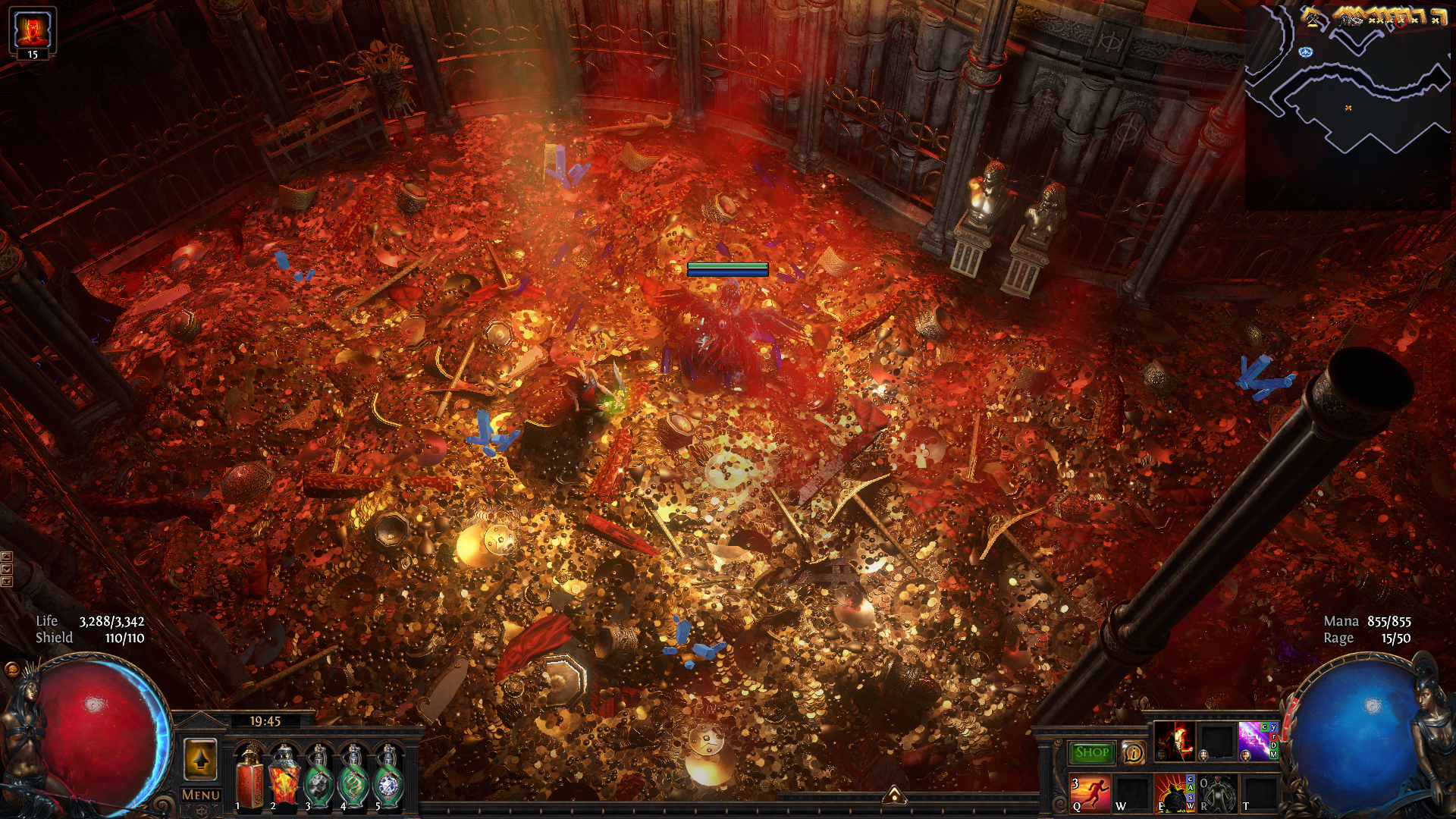
Task: Select the red warrior attack skill
Action: (x=1174, y=741)
